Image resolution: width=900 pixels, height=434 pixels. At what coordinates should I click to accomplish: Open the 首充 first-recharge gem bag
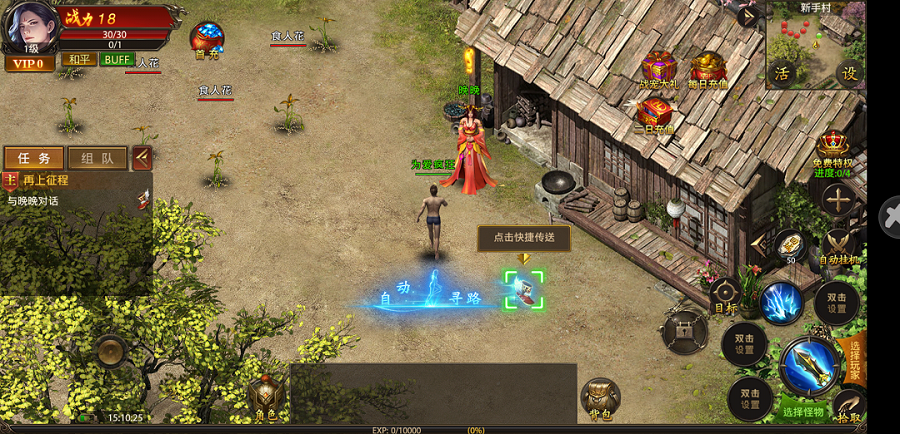click(x=207, y=40)
